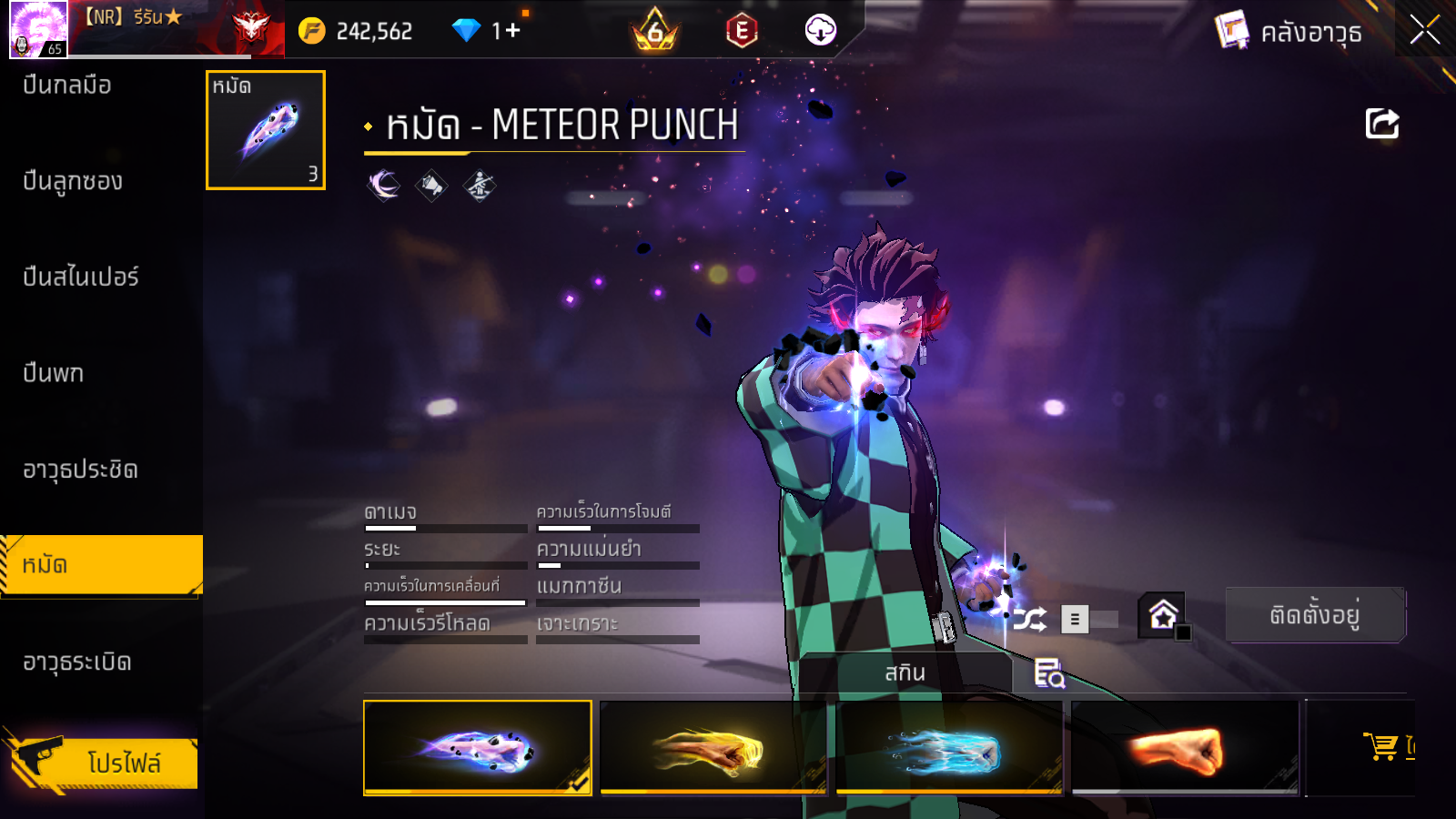The image size is (1456, 819).
Task: Show the อาวุธประชิด melee weapons category
Action: pos(80,470)
